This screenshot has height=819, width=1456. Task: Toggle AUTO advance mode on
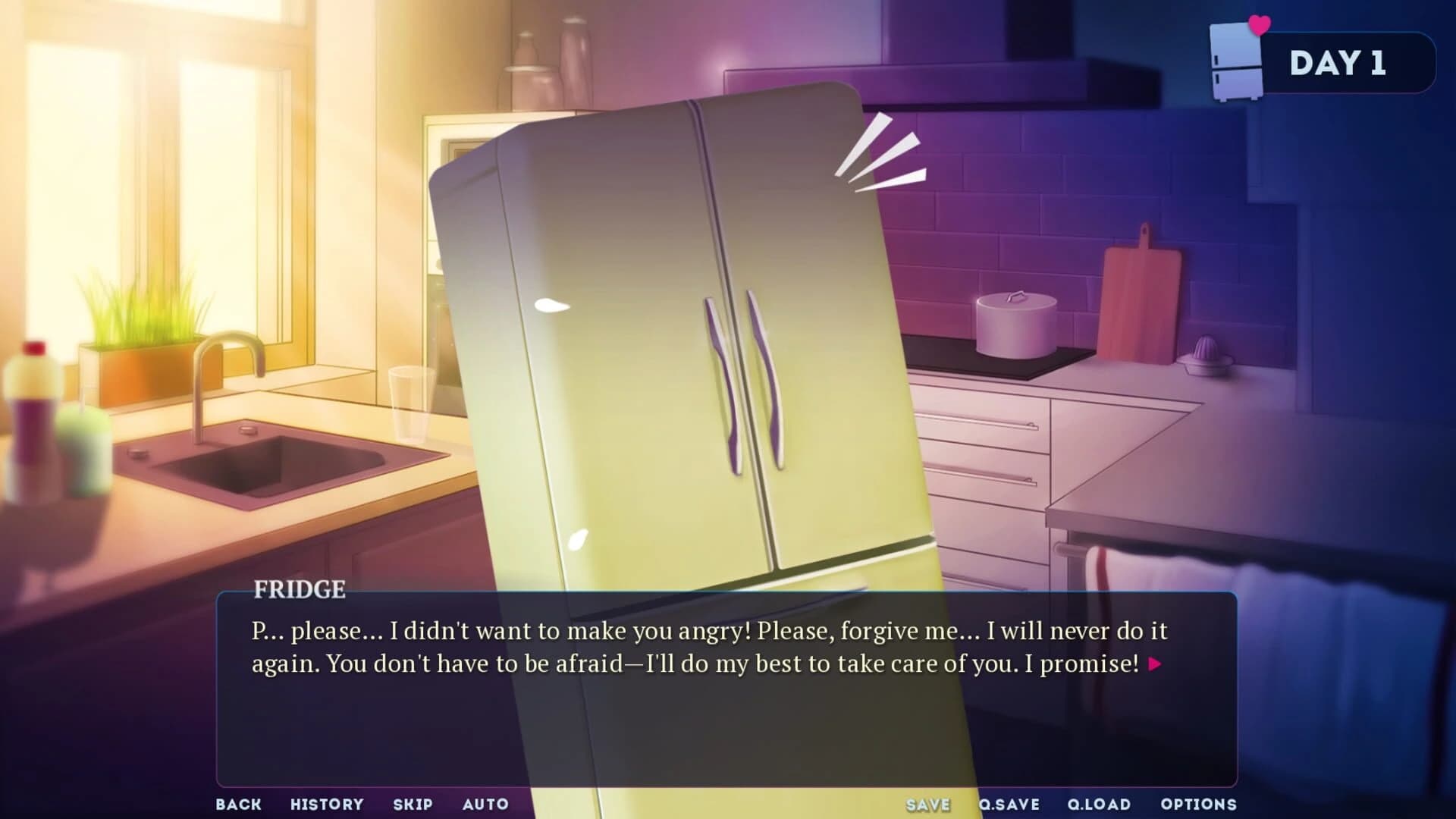click(487, 804)
